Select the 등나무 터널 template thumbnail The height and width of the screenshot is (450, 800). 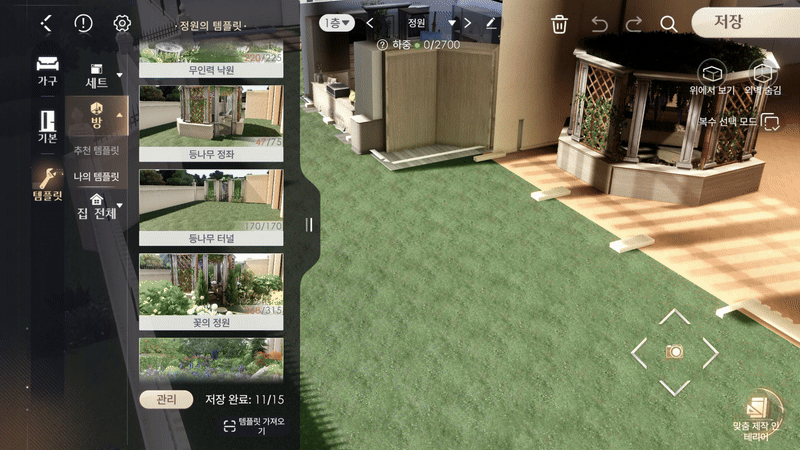pyautogui.click(x=210, y=207)
